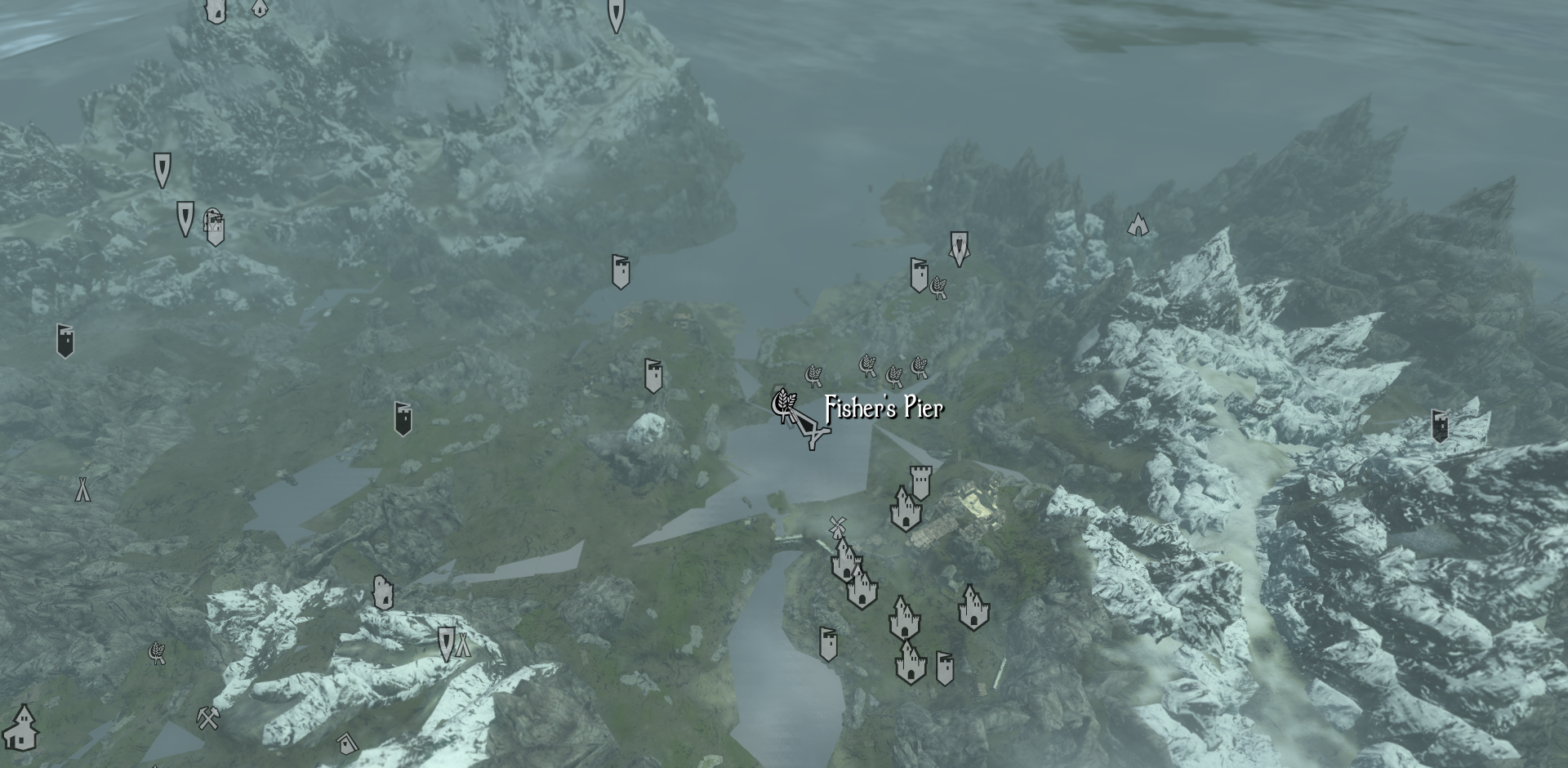Choose the house-shaped settlement marker
The image size is (1568, 768).
point(22,727)
